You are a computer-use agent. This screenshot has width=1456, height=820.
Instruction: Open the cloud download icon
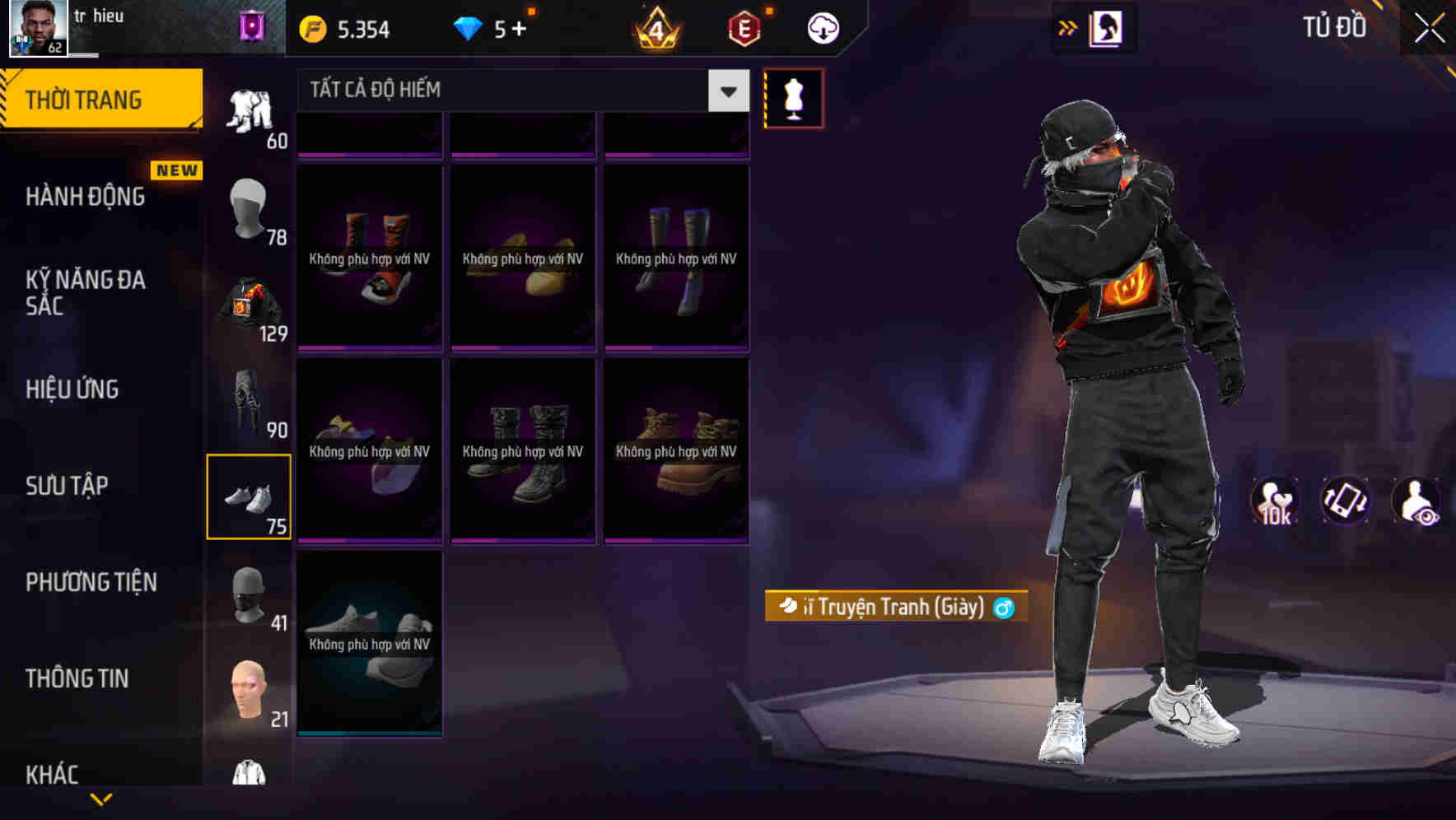[x=821, y=27]
